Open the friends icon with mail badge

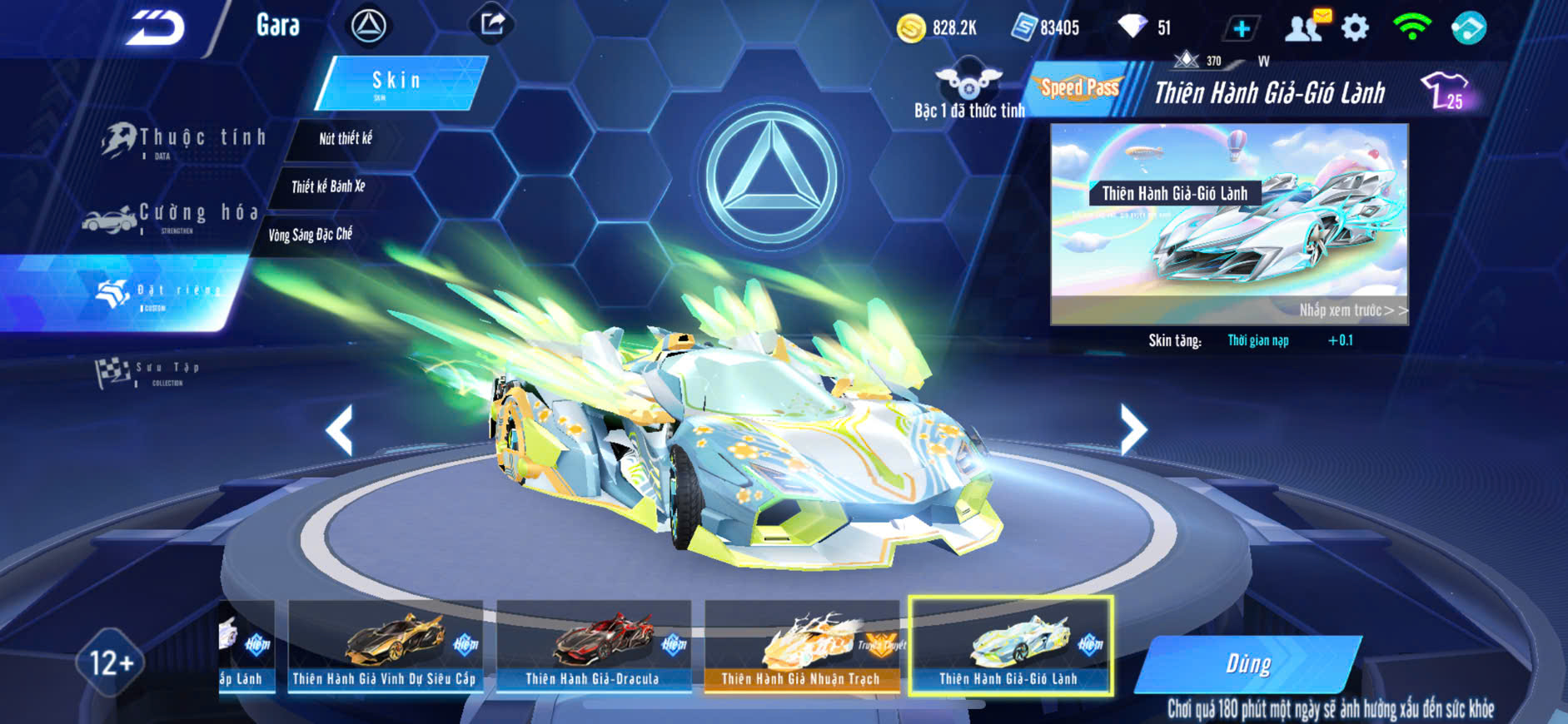(x=1306, y=27)
